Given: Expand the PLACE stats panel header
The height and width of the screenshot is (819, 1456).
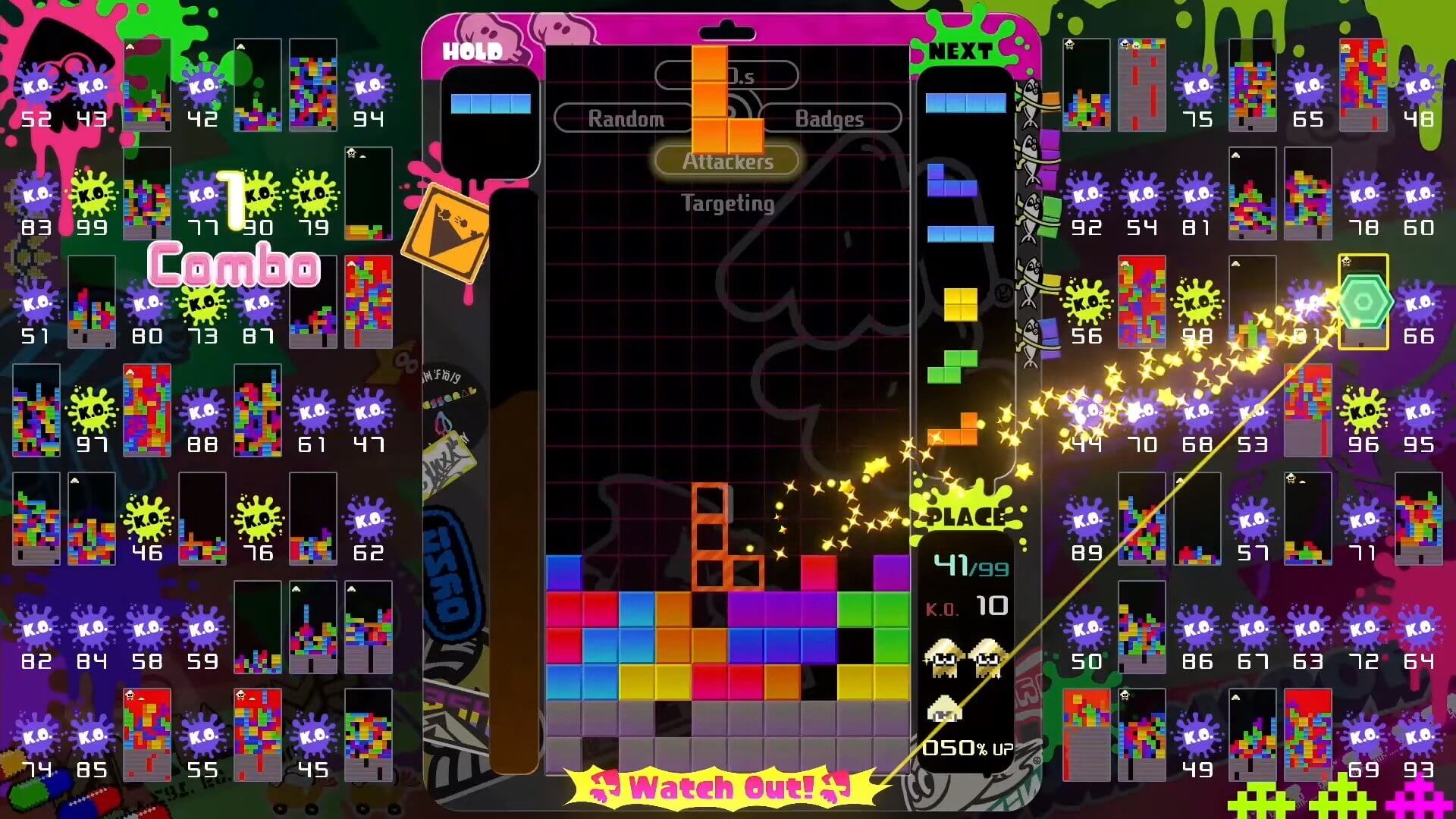Looking at the screenshot, I should (965, 518).
